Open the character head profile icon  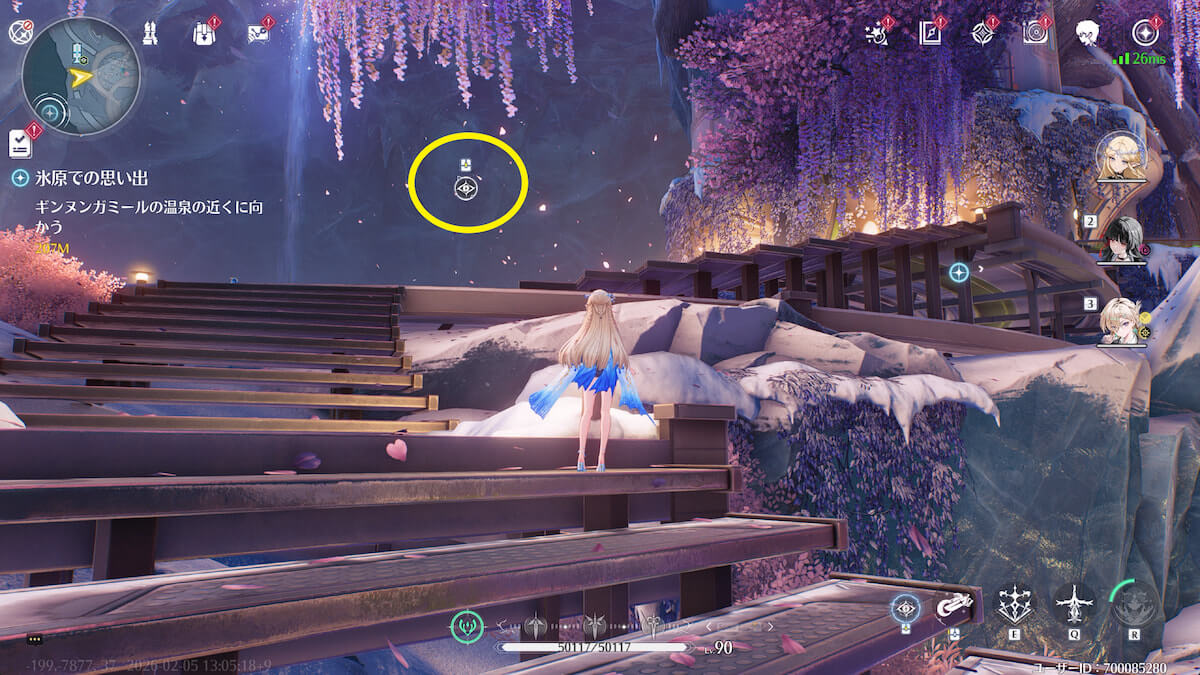pyautogui.click(x=1089, y=33)
